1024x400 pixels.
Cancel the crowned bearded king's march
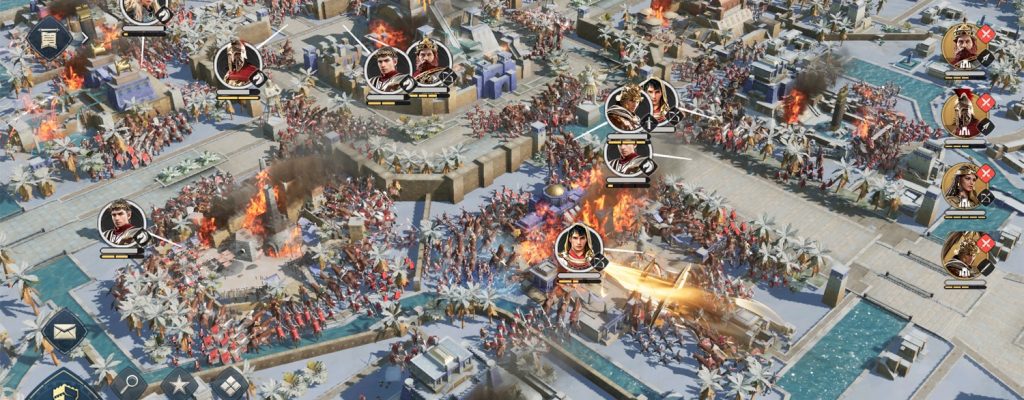point(986,34)
